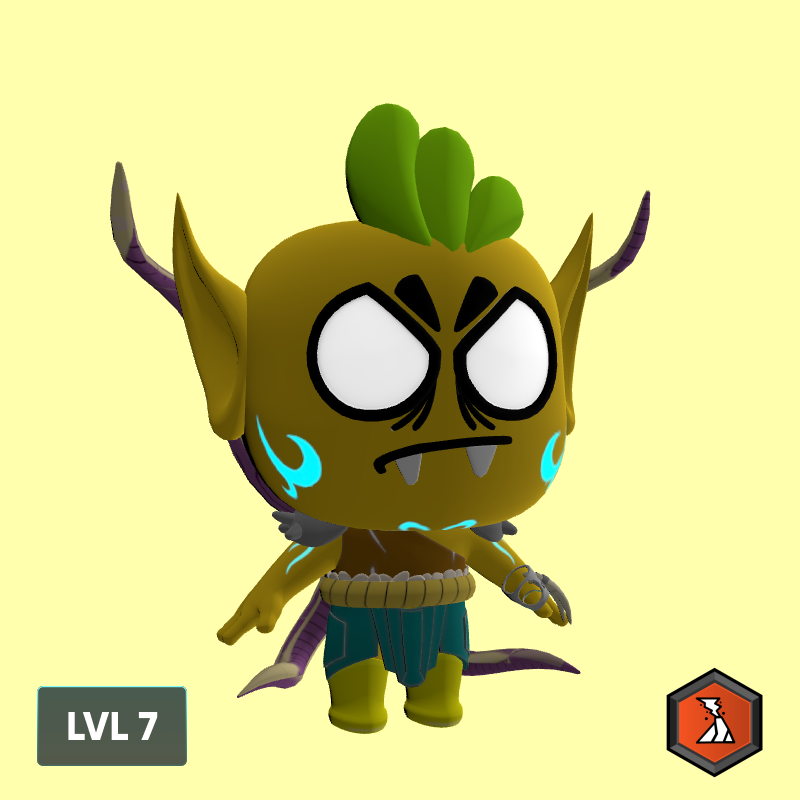Select the orange hexagon faction icon
This screenshot has width=800, height=800.
(715, 723)
